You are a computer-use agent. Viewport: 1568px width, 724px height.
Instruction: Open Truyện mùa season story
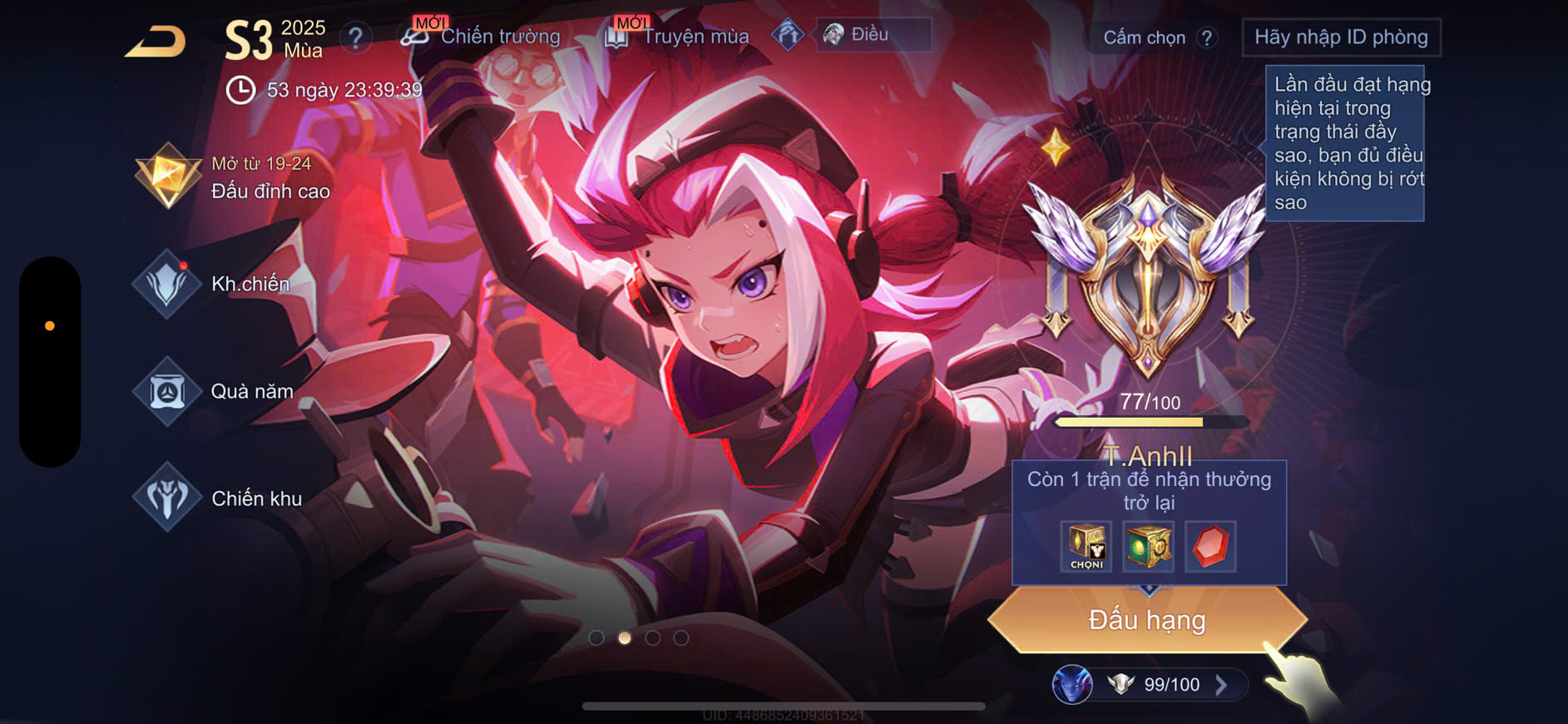click(695, 37)
